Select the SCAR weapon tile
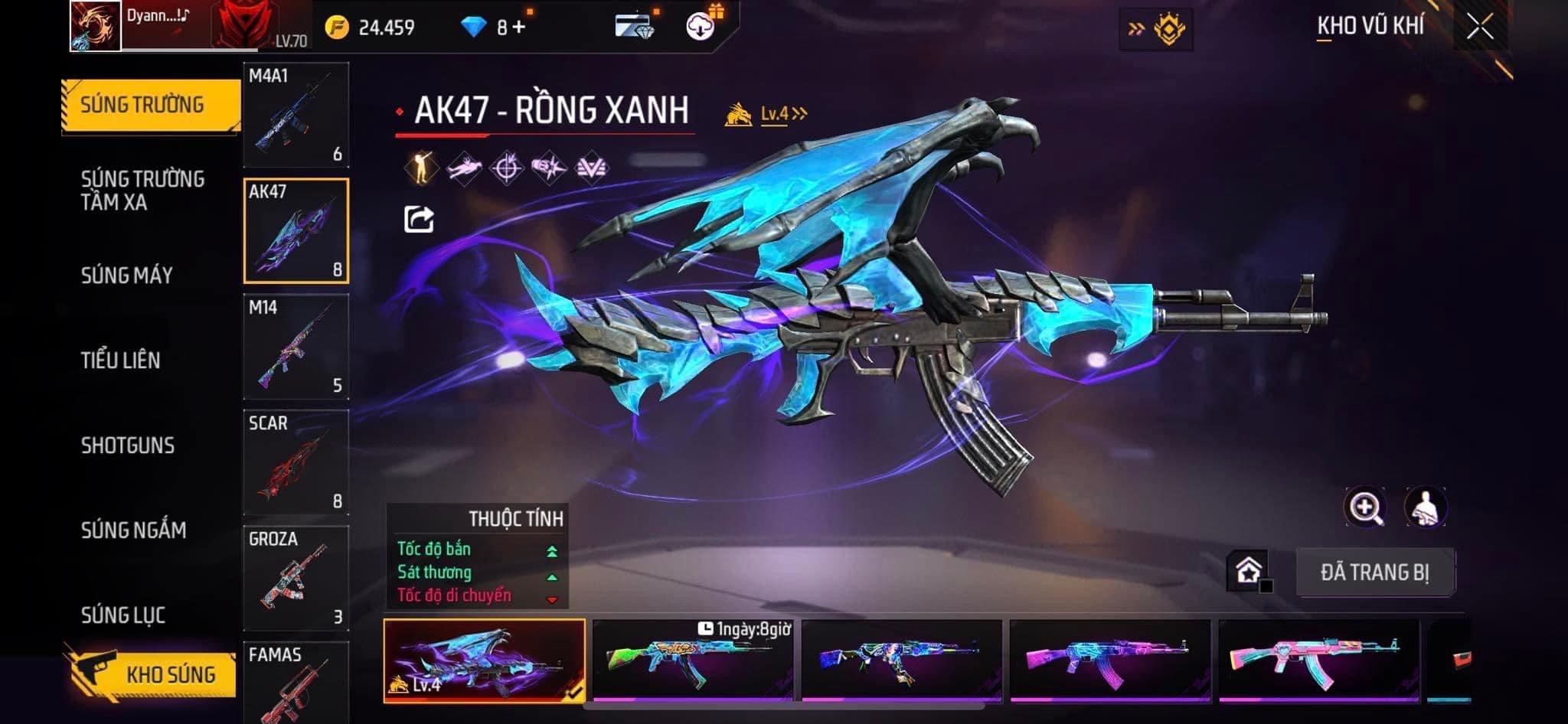1568x724 pixels. click(296, 462)
